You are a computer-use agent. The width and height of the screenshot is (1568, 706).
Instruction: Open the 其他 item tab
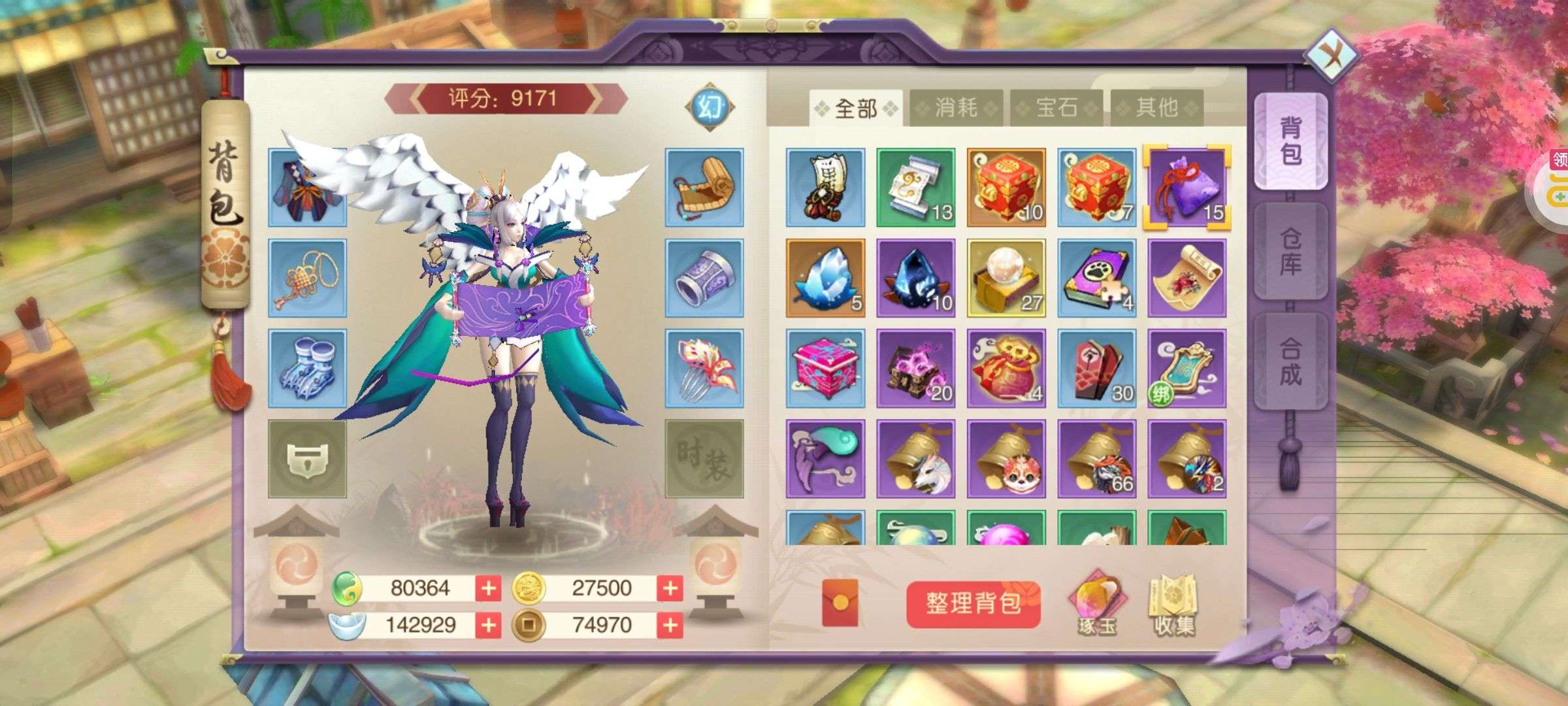(x=1156, y=108)
